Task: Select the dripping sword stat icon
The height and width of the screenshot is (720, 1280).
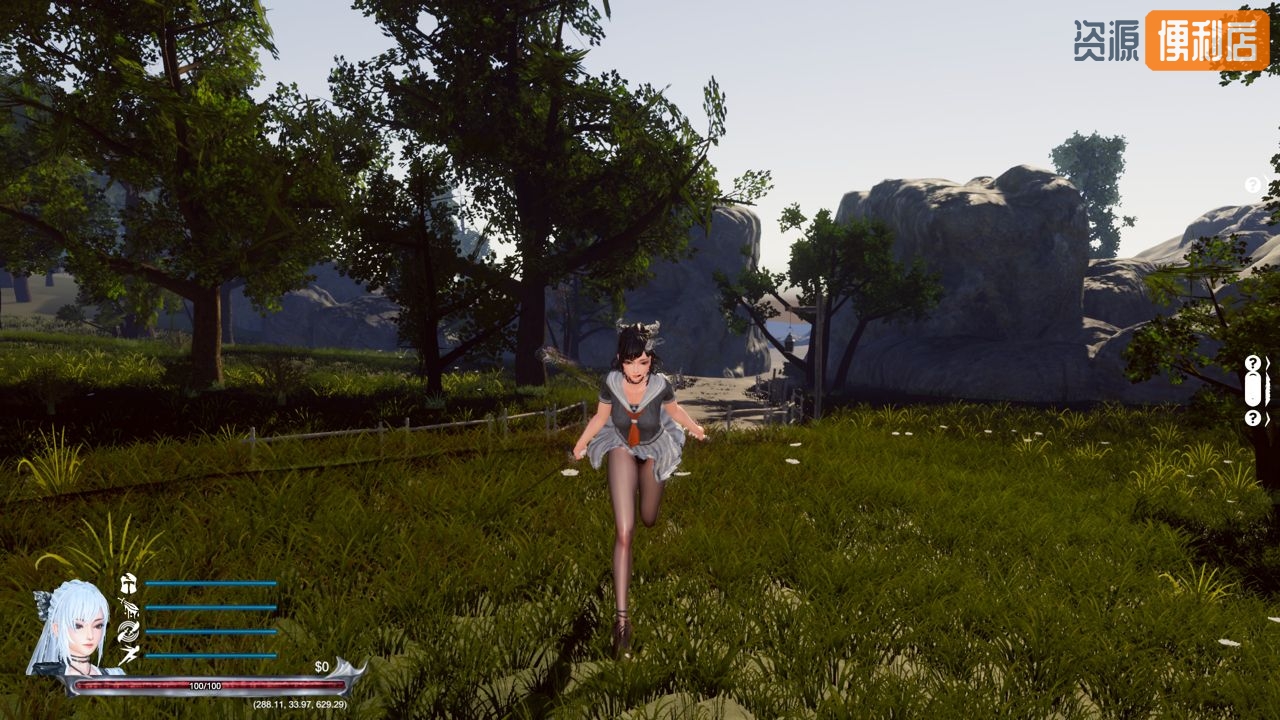Action: [x=128, y=607]
